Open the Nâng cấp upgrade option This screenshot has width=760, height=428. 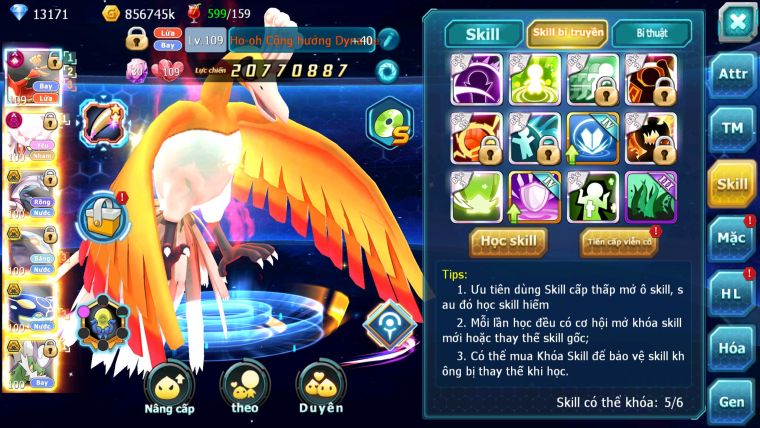[169, 387]
